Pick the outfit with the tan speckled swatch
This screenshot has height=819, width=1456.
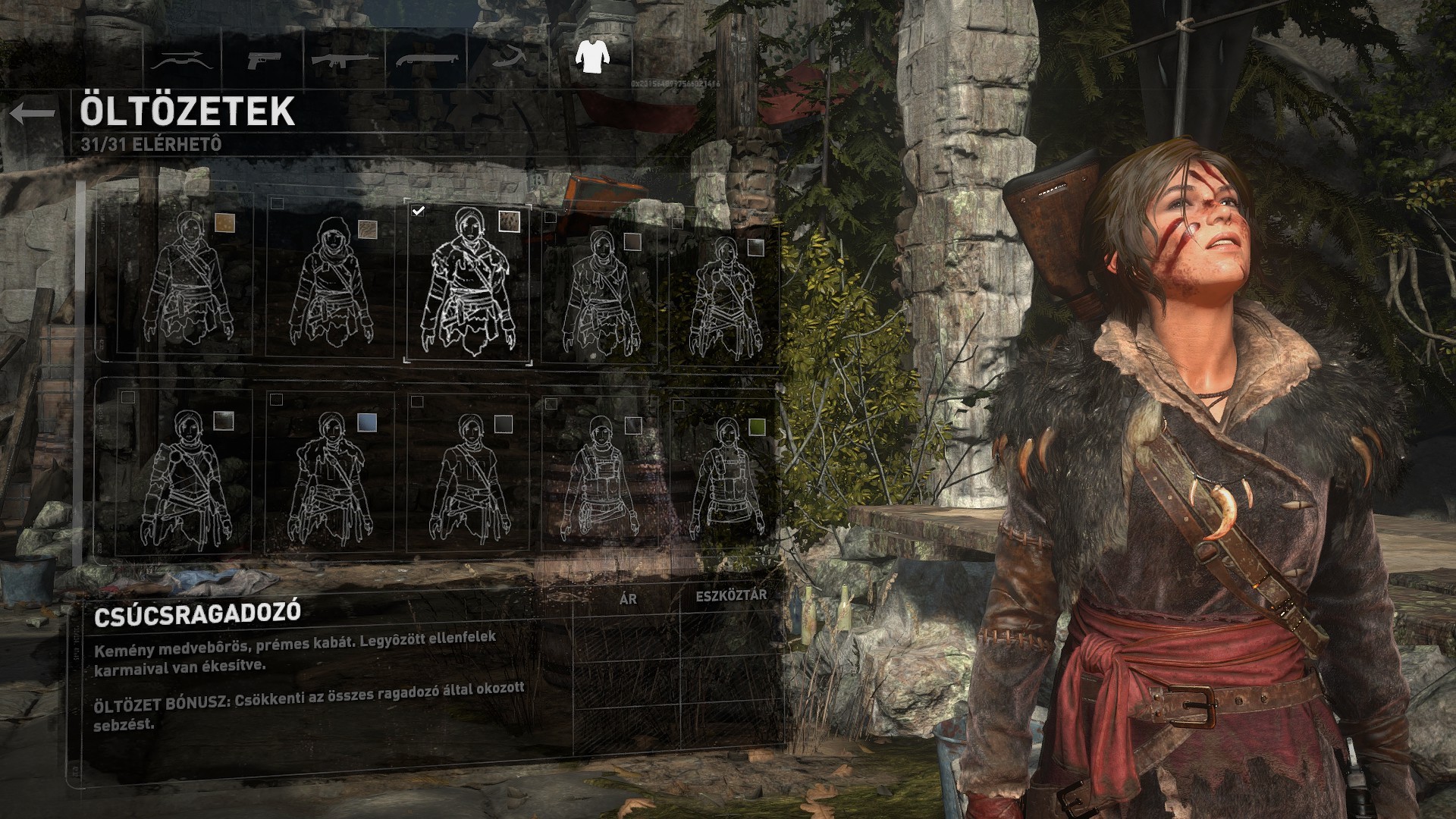click(186, 277)
